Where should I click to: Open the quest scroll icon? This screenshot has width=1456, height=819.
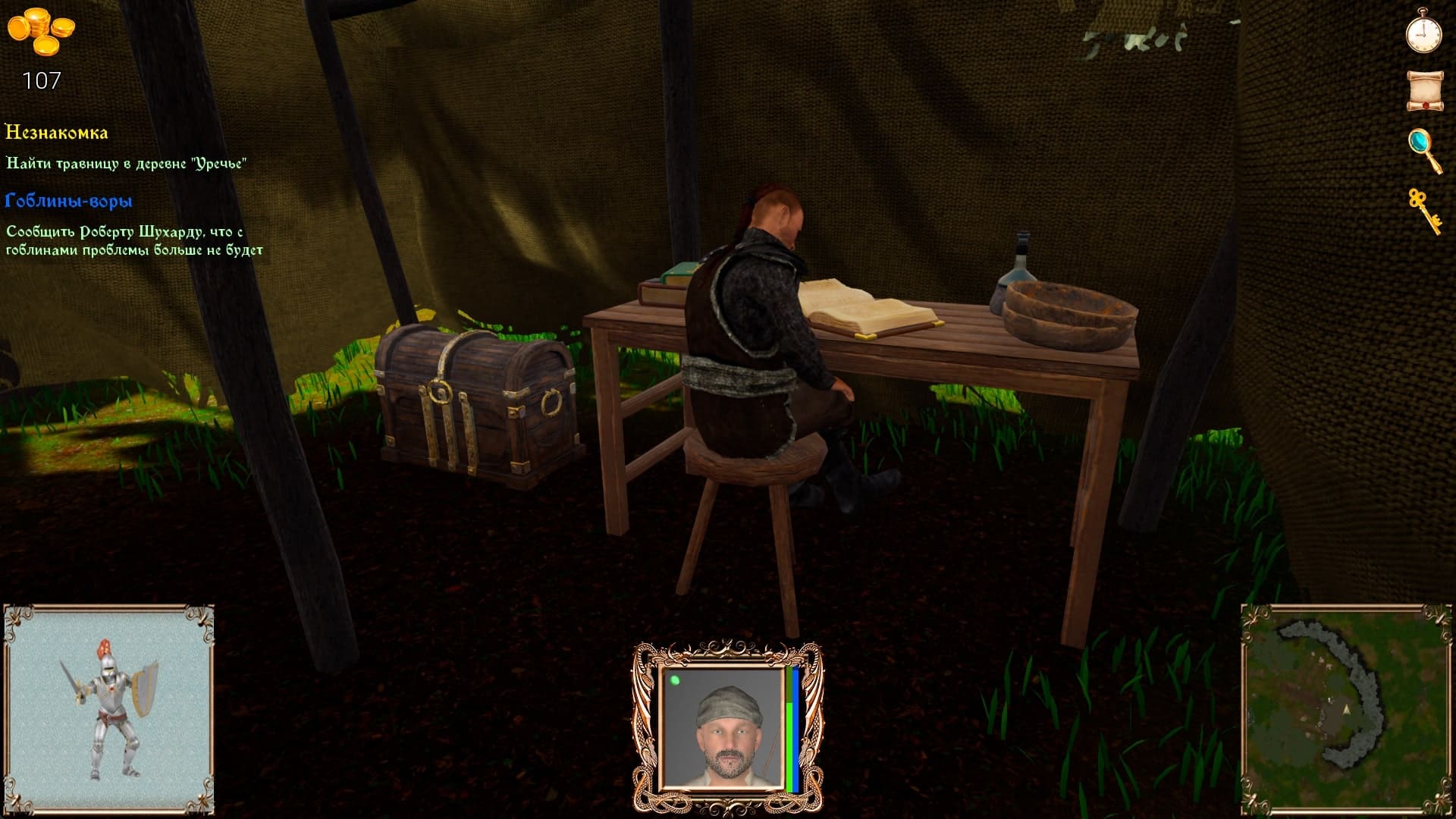point(1424,91)
